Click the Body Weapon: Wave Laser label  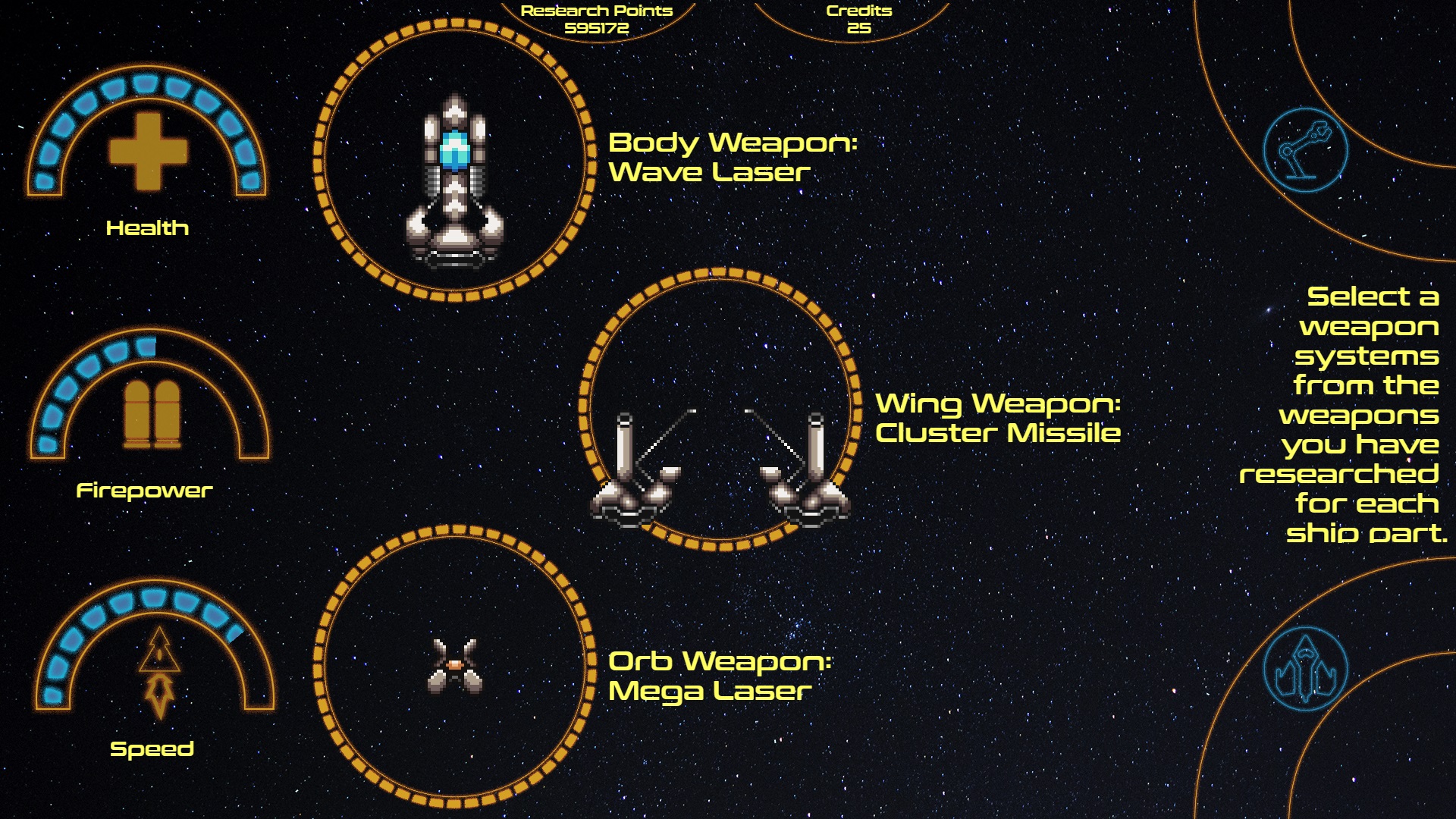point(732,157)
